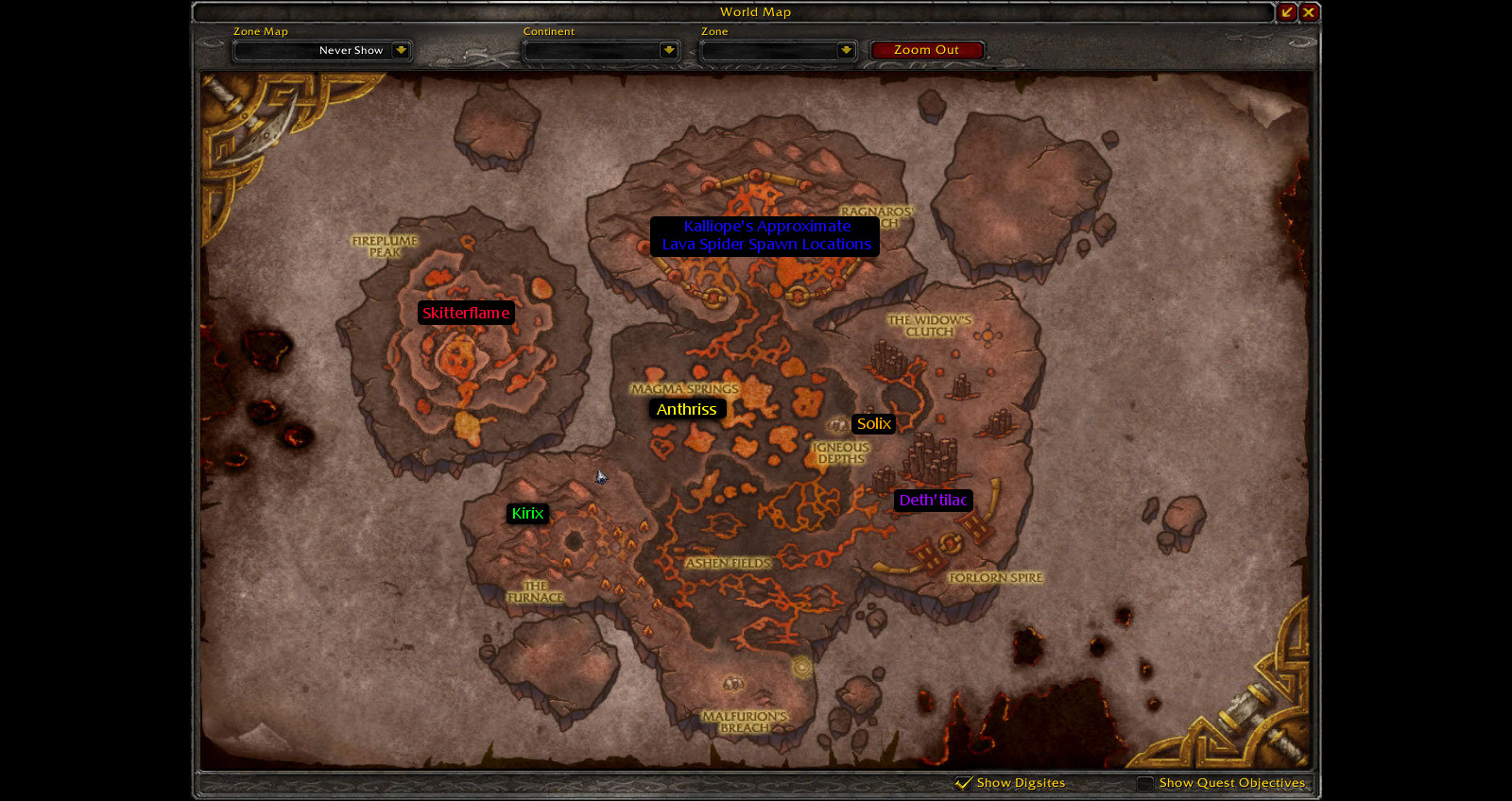Enable Show Quest Objectives checkbox
Image resolution: width=1512 pixels, height=801 pixels.
(1145, 783)
